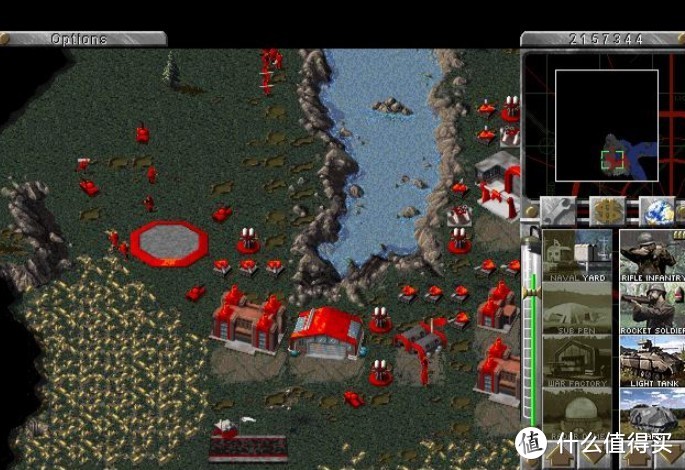
Task: Build a Light Tank
Action: (652, 362)
